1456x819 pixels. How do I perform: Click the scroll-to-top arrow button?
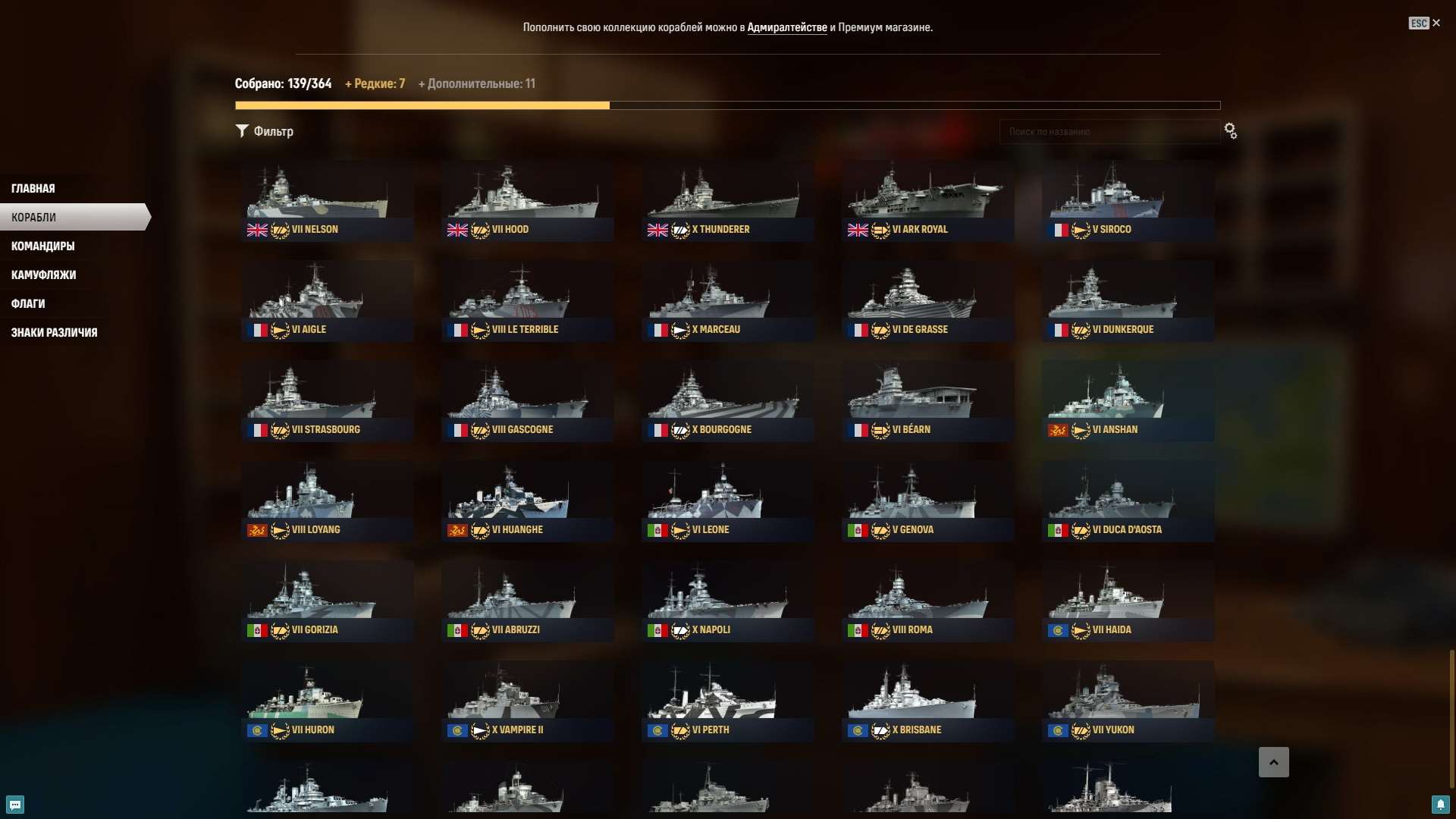[x=1275, y=761]
